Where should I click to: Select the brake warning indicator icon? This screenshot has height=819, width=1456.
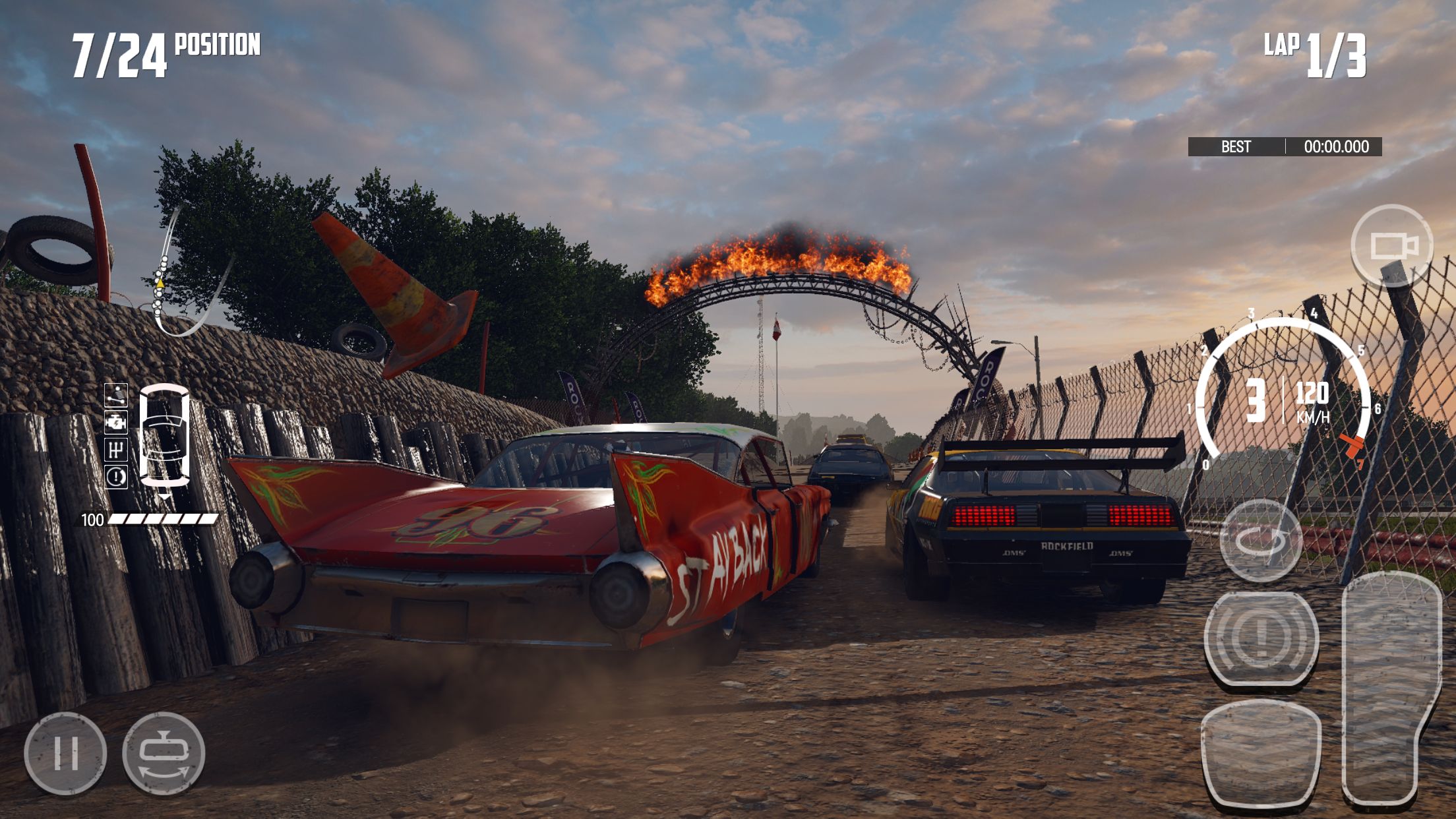pyautogui.click(x=116, y=476)
